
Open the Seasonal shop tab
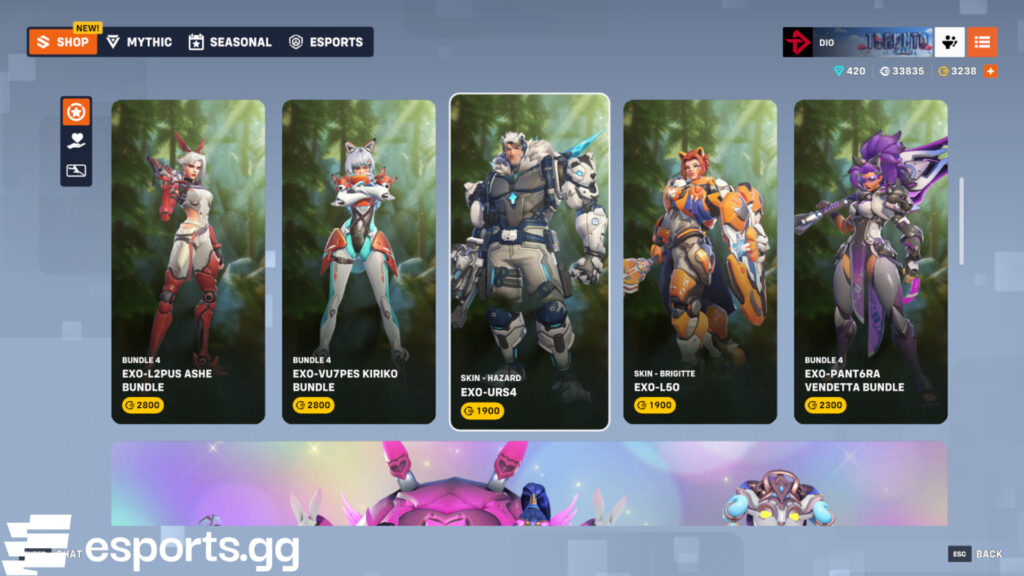230,42
